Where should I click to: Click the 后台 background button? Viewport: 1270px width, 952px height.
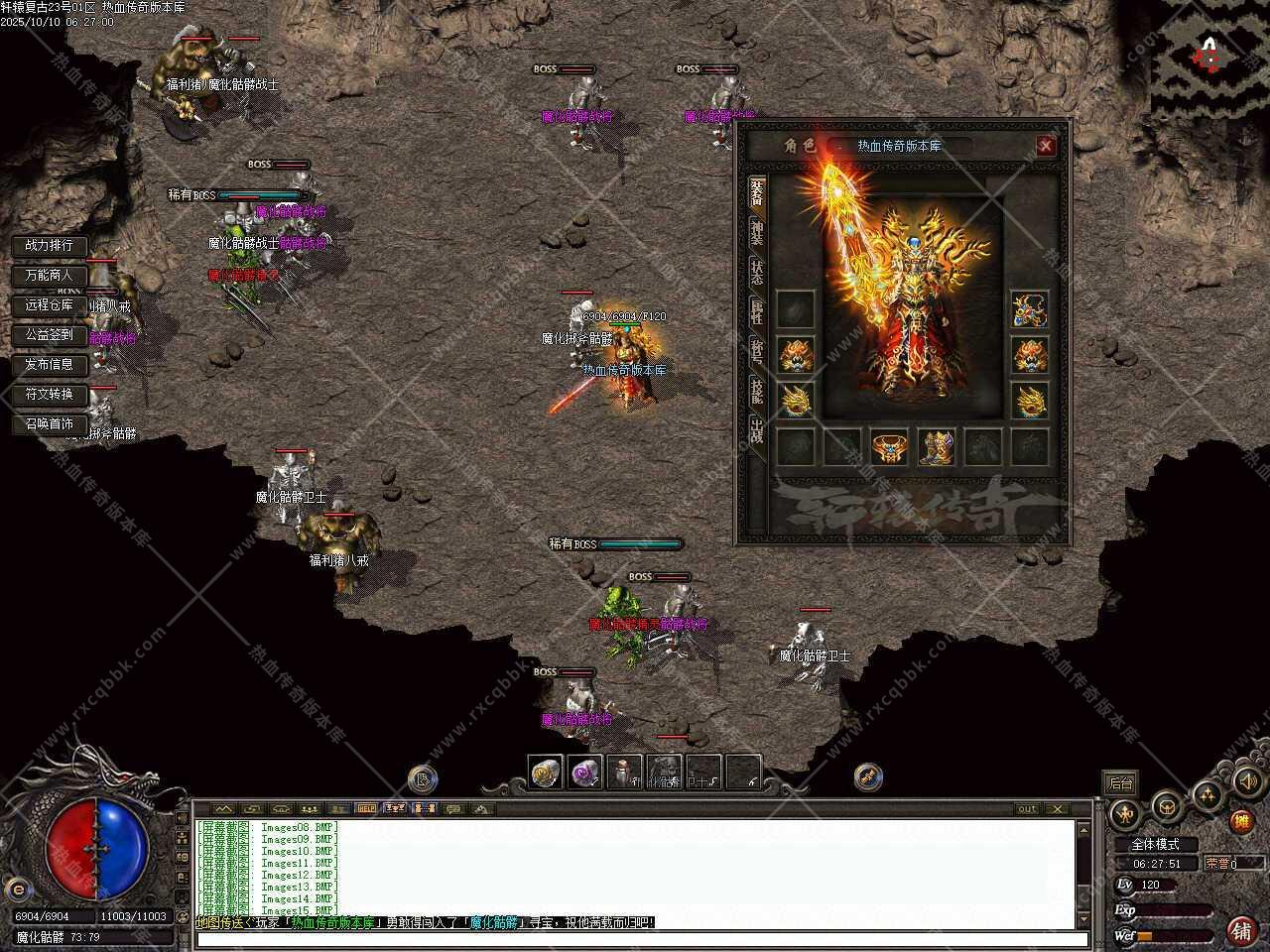pos(1120,782)
